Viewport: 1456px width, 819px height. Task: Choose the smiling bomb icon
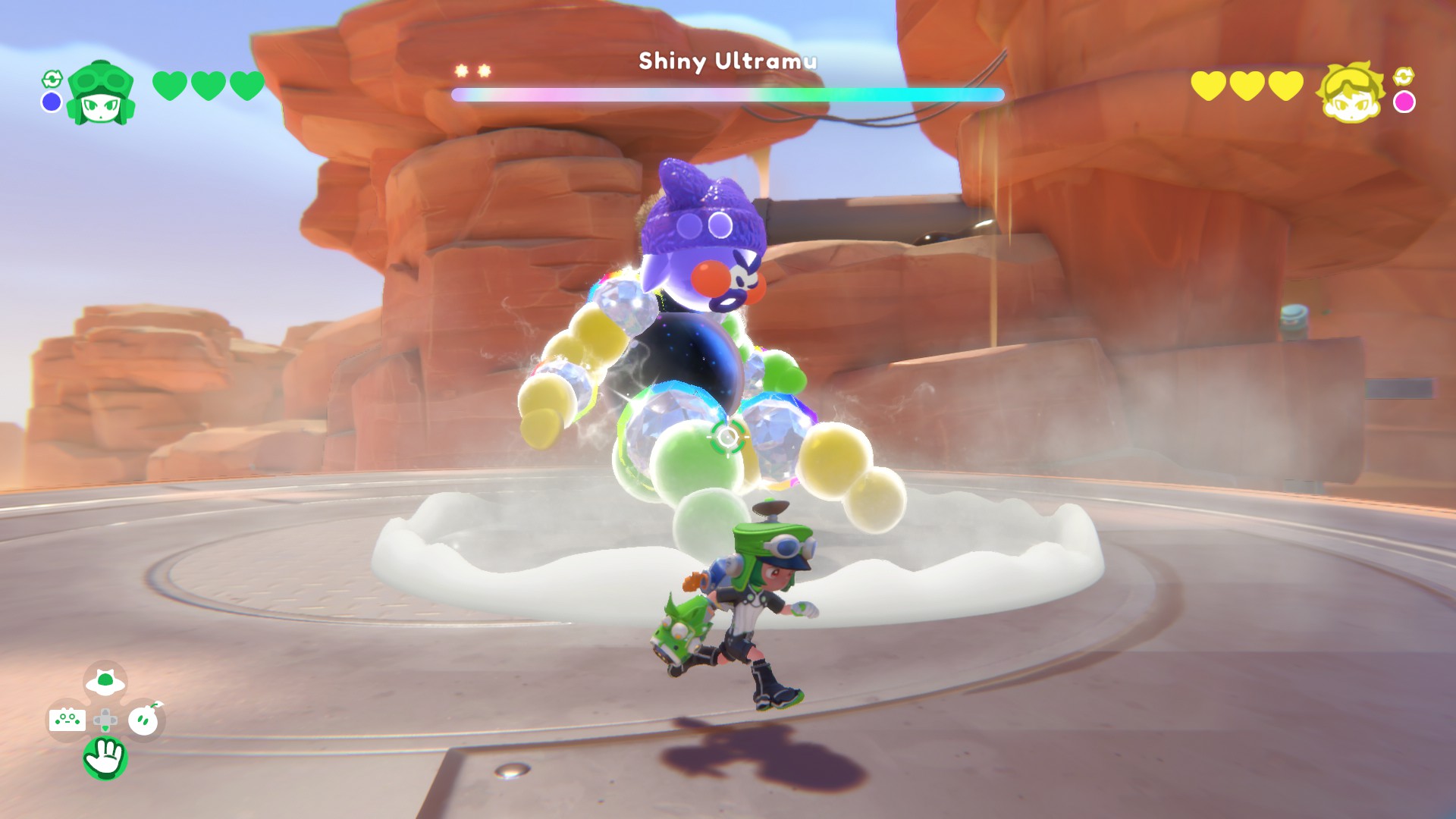[143, 720]
